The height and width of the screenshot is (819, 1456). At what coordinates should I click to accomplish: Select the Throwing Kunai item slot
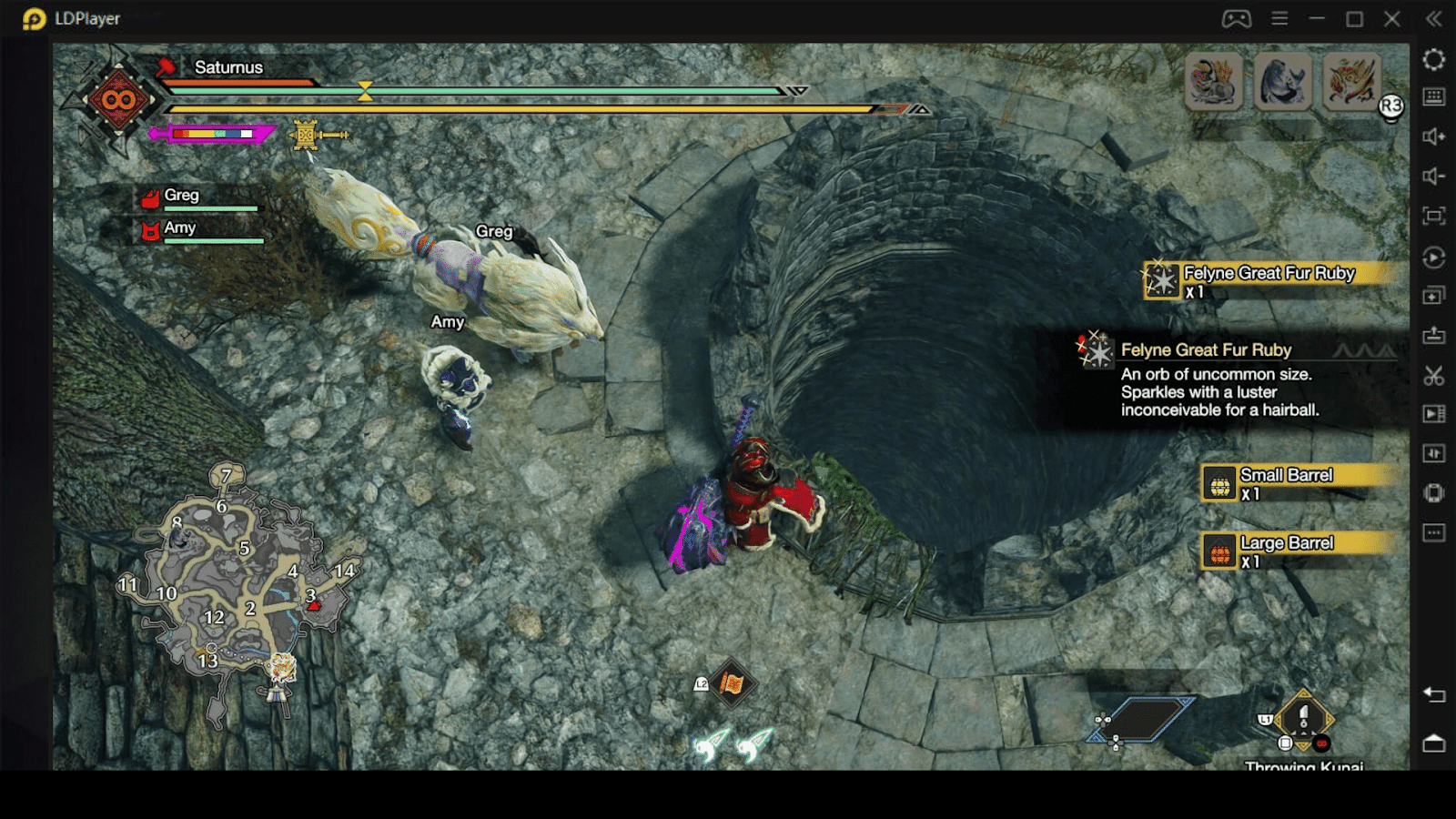coord(1303,721)
